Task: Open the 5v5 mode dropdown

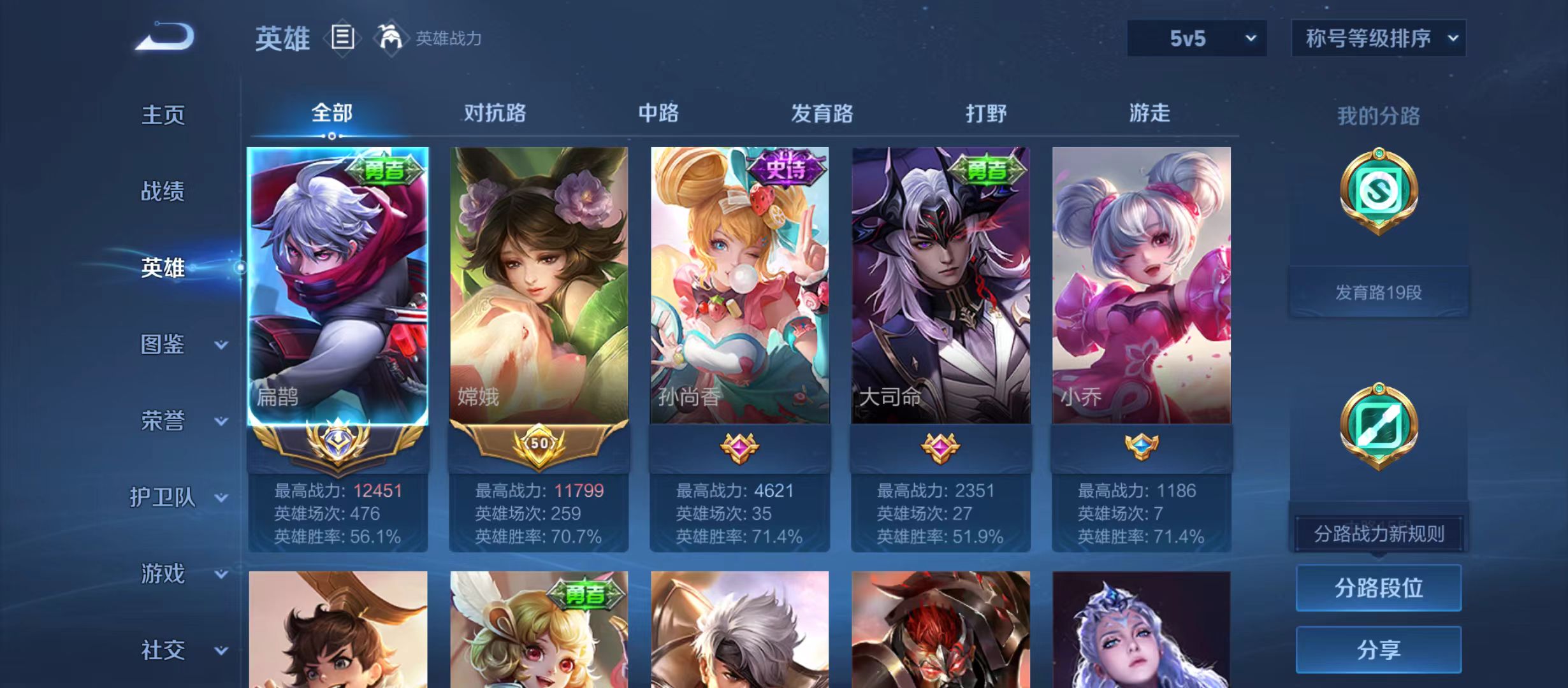Action: click(1196, 38)
